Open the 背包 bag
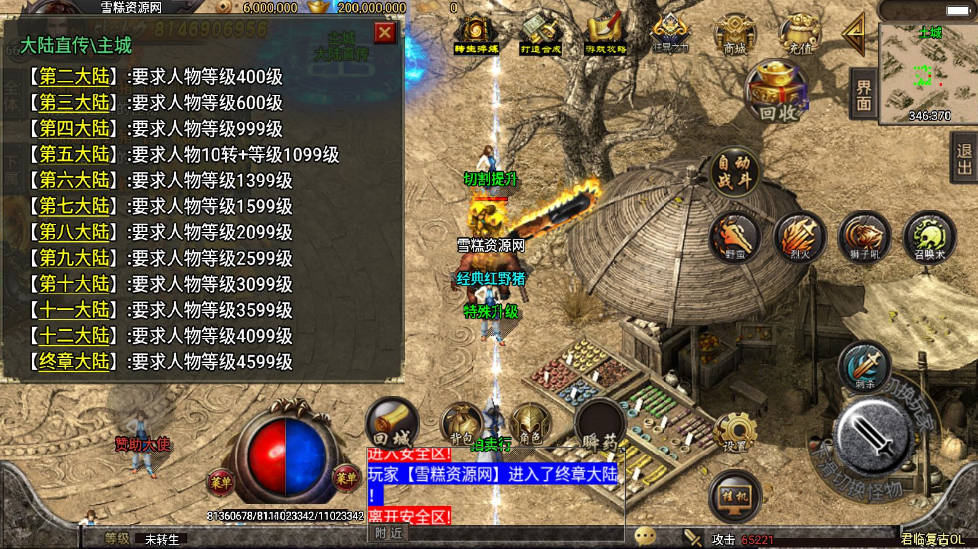This screenshot has height=549, width=978. pos(462,425)
